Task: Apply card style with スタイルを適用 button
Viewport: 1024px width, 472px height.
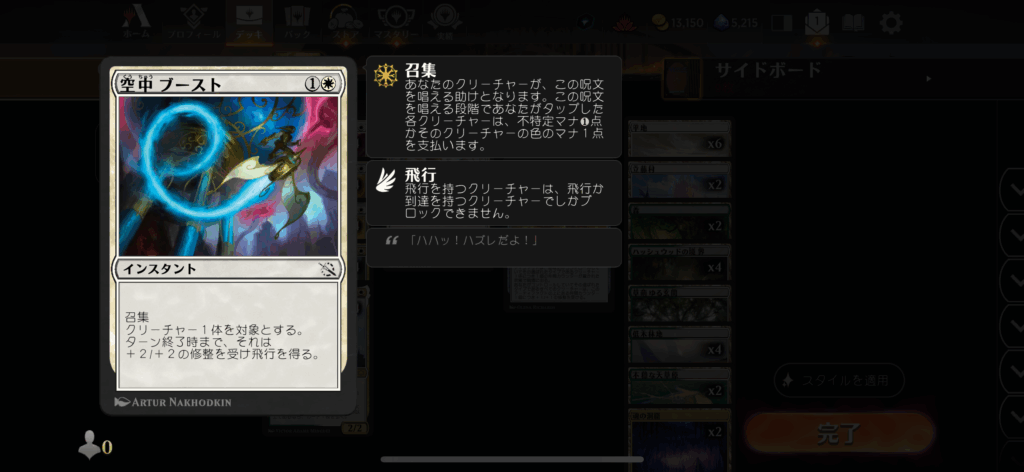Action: click(838, 380)
